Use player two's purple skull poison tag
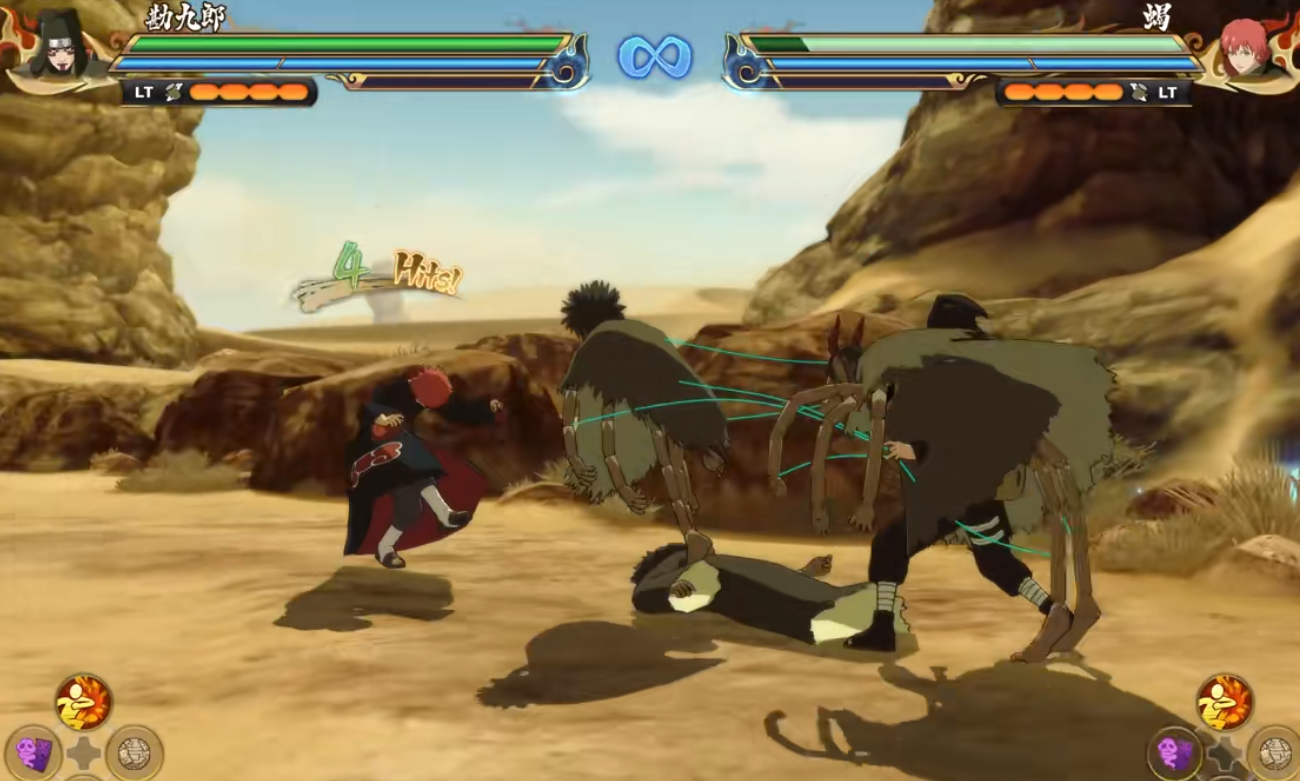Screen dimensions: 1300x781 (1174, 753)
